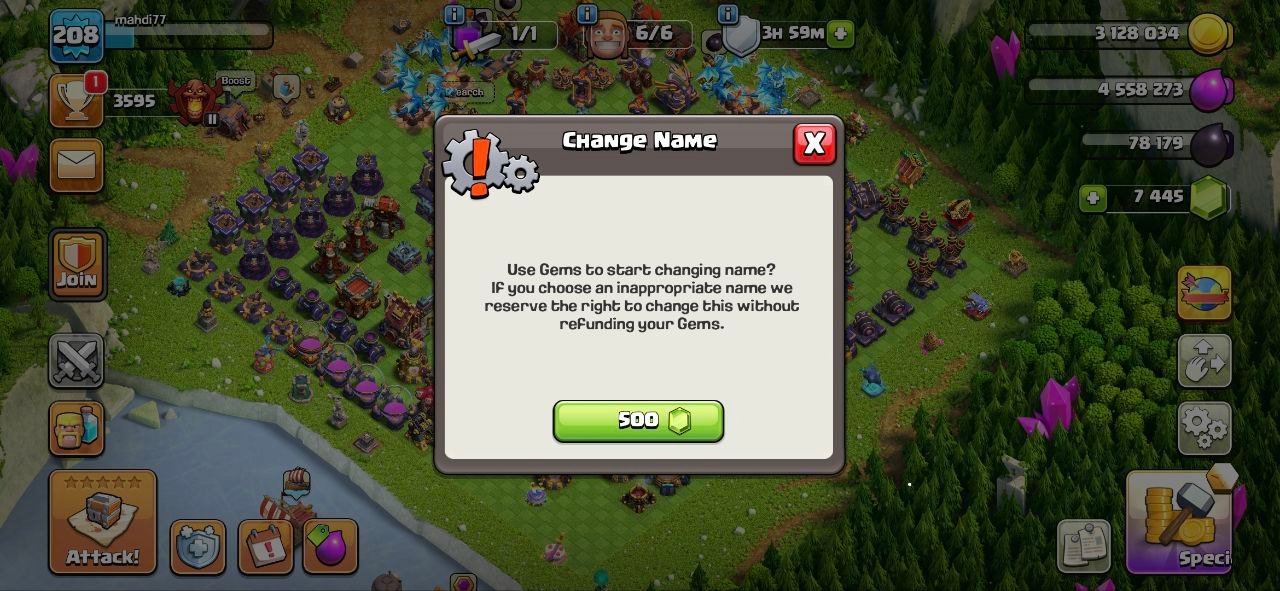Open the trophy league icon
This screenshot has height=591, width=1280.
click(x=77, y=100)
